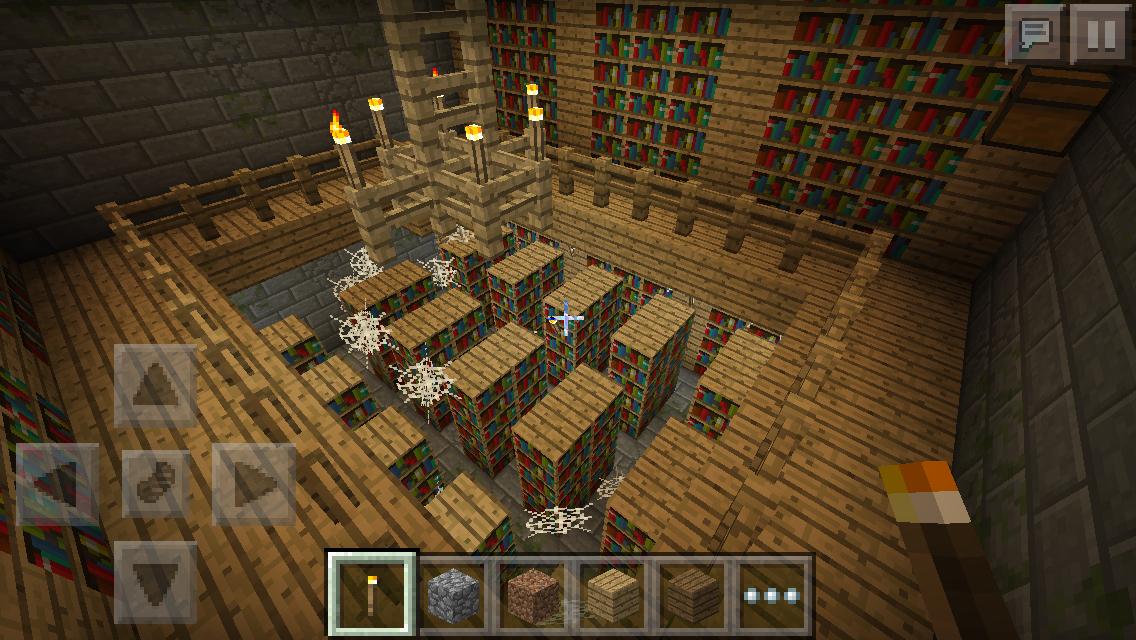Select the torch hotbar slot
1136x640 pixels.
pos(373,594)
